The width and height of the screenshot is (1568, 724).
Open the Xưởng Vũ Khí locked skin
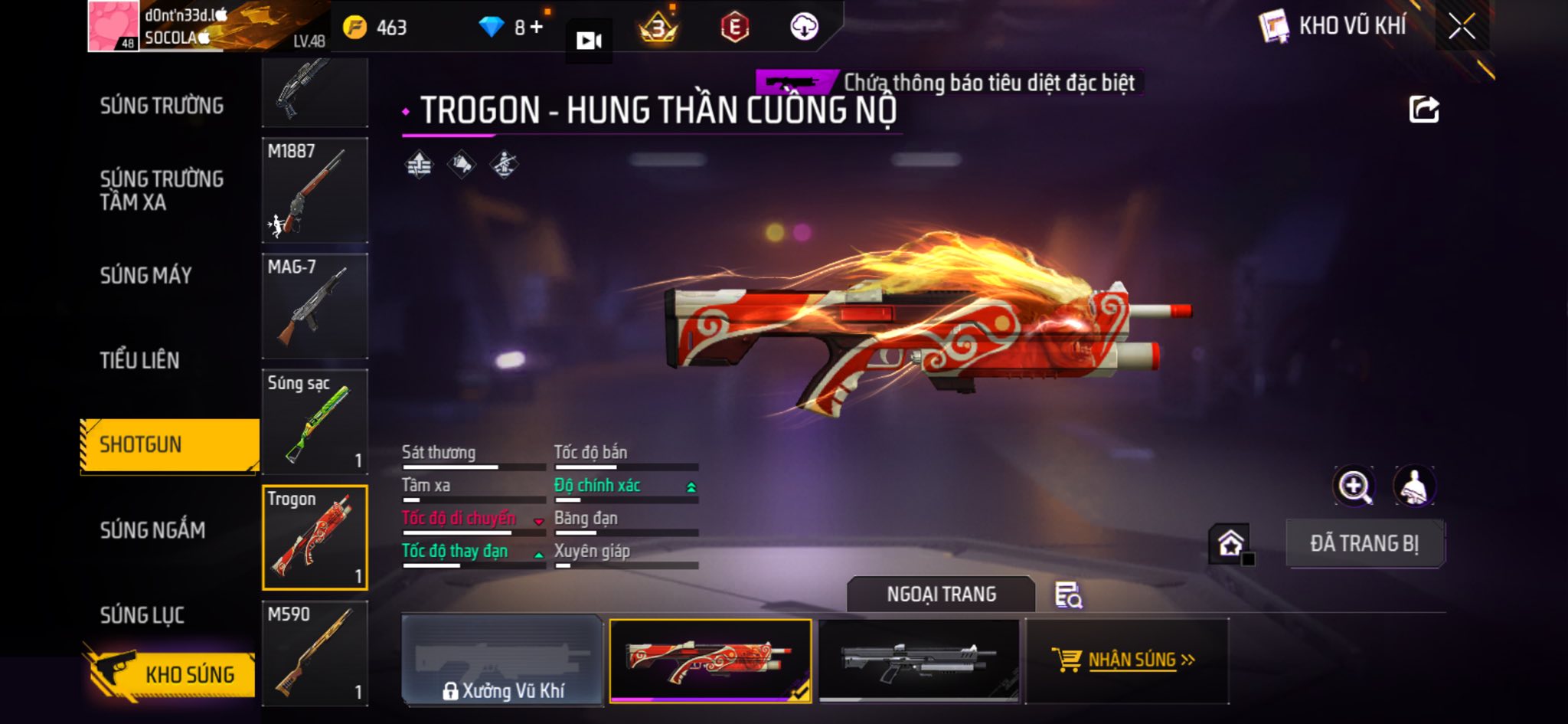pos(502,660)
